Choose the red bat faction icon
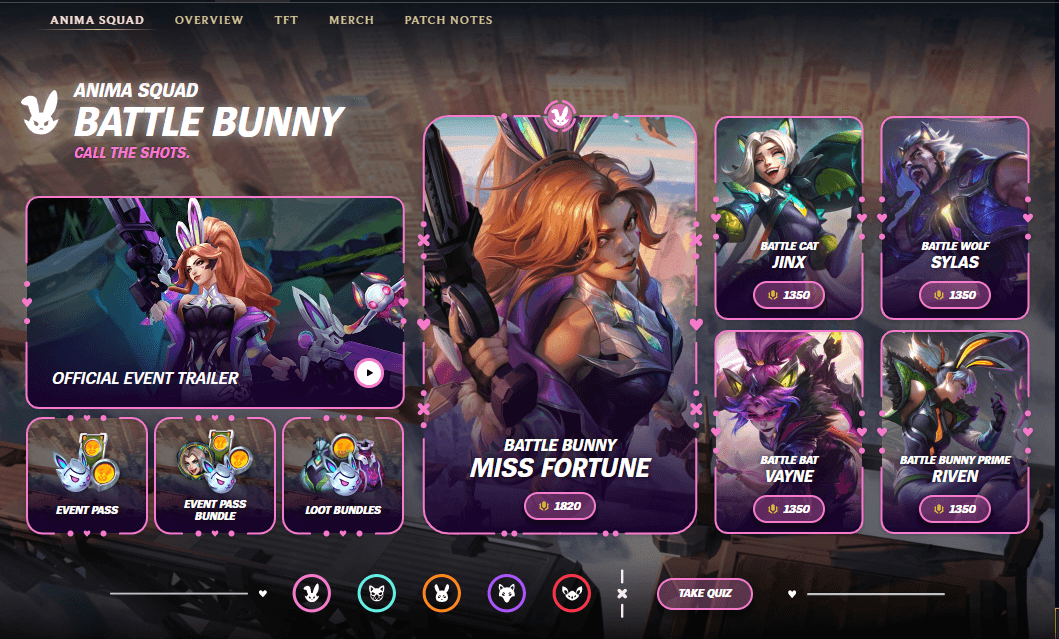This screenshot has width=1059, height=639. point(571,594)
